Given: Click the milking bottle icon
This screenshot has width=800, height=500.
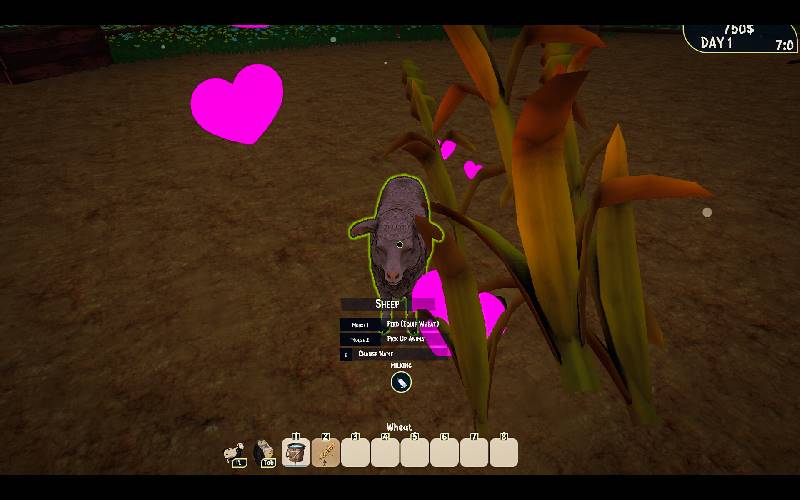Looking at the screenshot, I should coord(401,381).
